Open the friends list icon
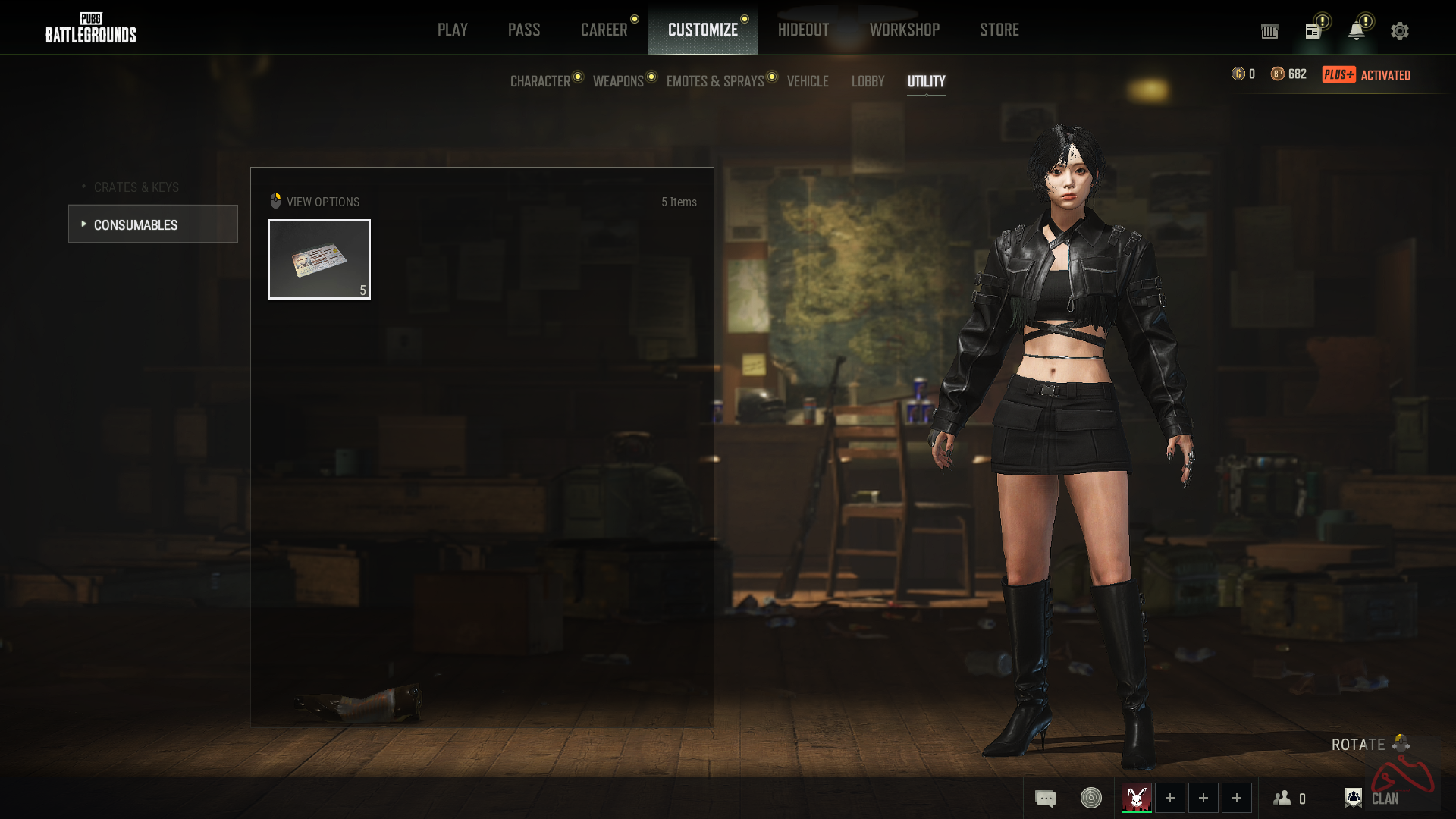 click(x=1289, y=798)
